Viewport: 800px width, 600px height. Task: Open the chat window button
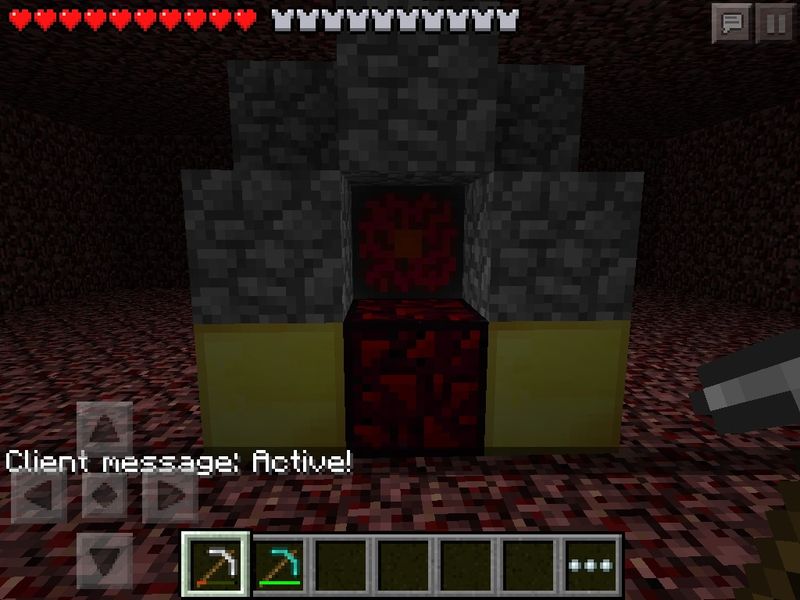(731, 22)
